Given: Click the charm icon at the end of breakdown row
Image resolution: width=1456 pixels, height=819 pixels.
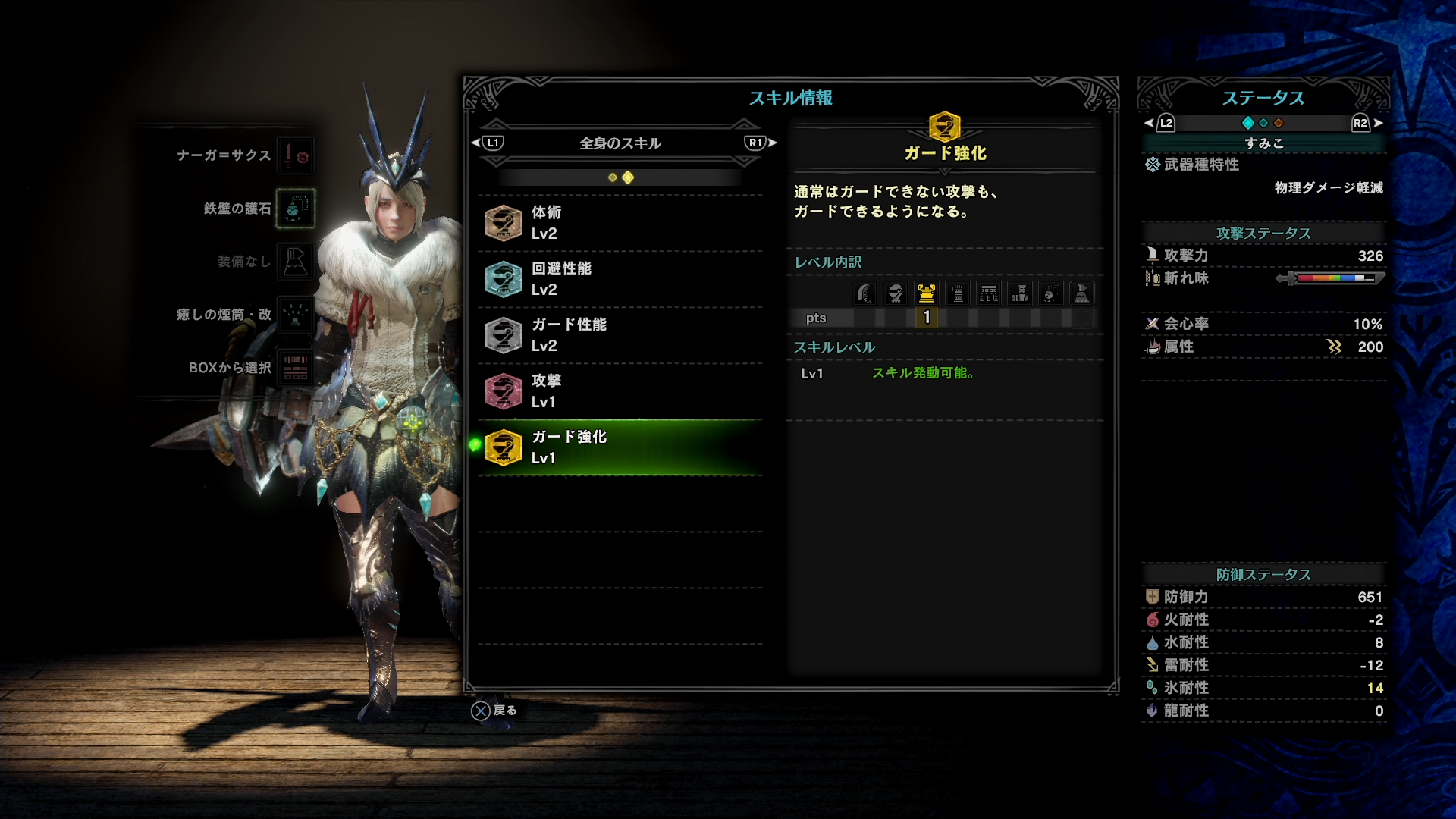Looking at the screenshot, I should [1082, 293].
